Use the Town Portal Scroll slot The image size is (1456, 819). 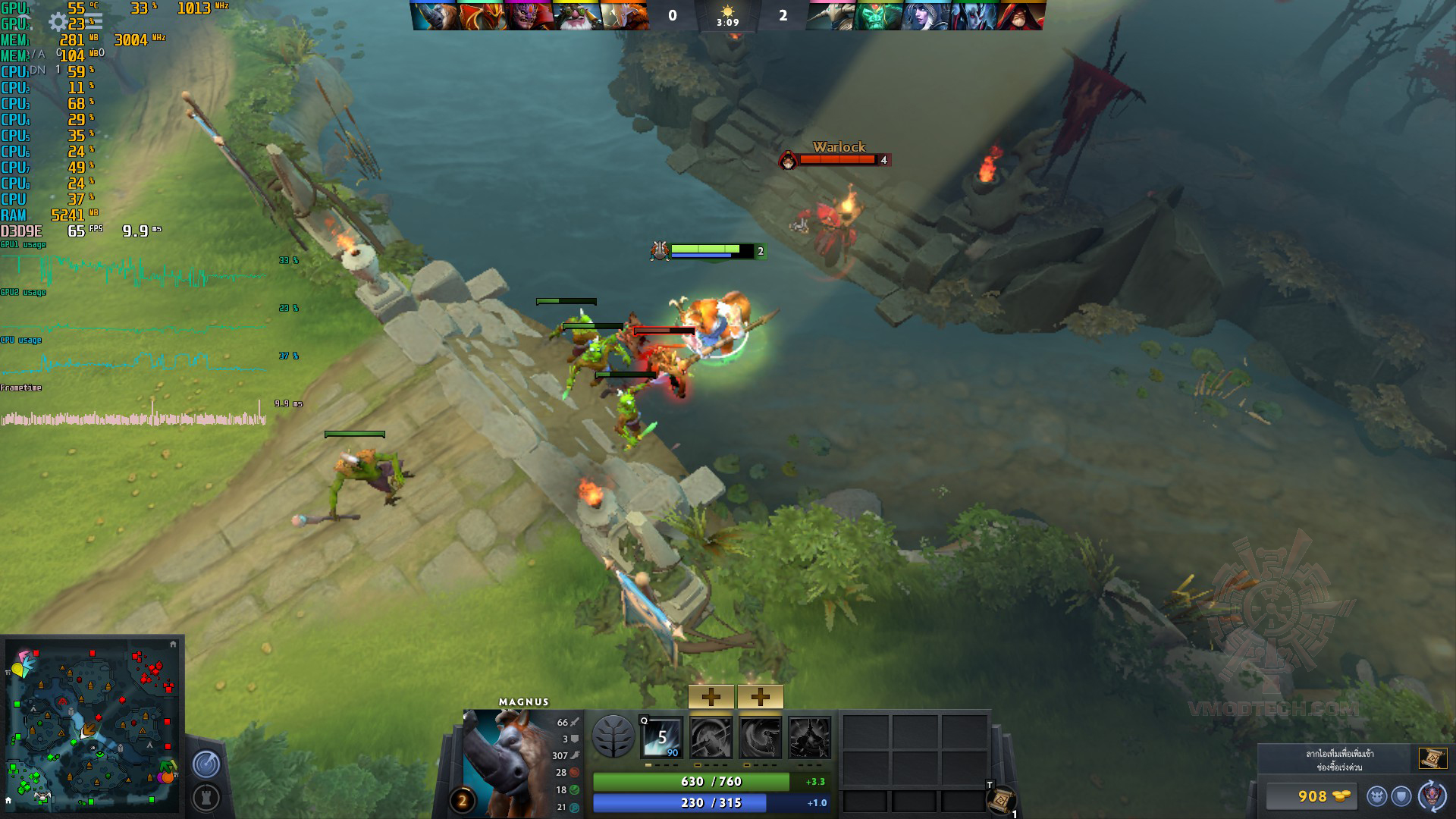pos(1001,799)
